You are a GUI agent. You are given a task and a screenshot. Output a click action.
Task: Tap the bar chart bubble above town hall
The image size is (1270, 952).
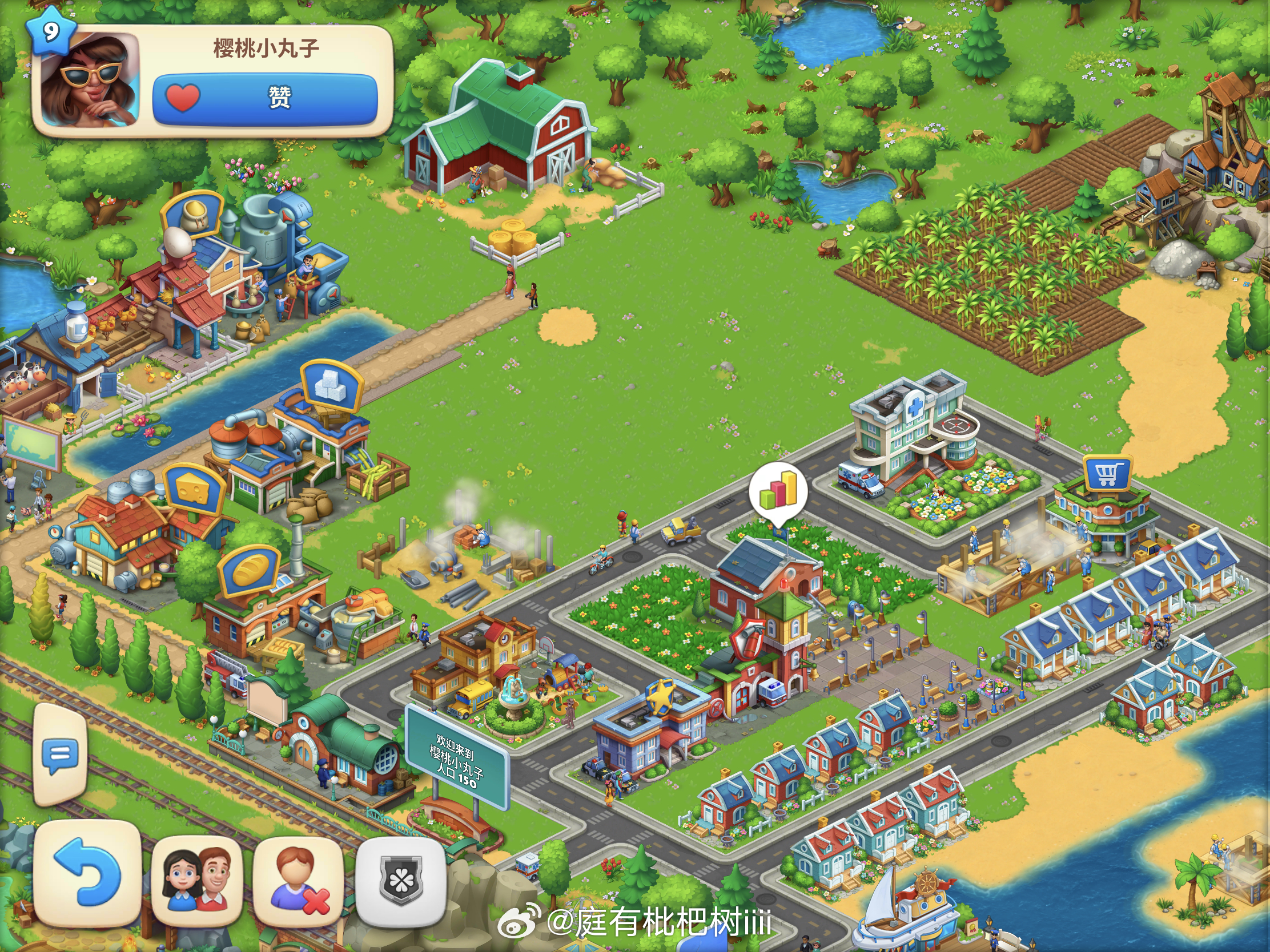tap(778, 491)
